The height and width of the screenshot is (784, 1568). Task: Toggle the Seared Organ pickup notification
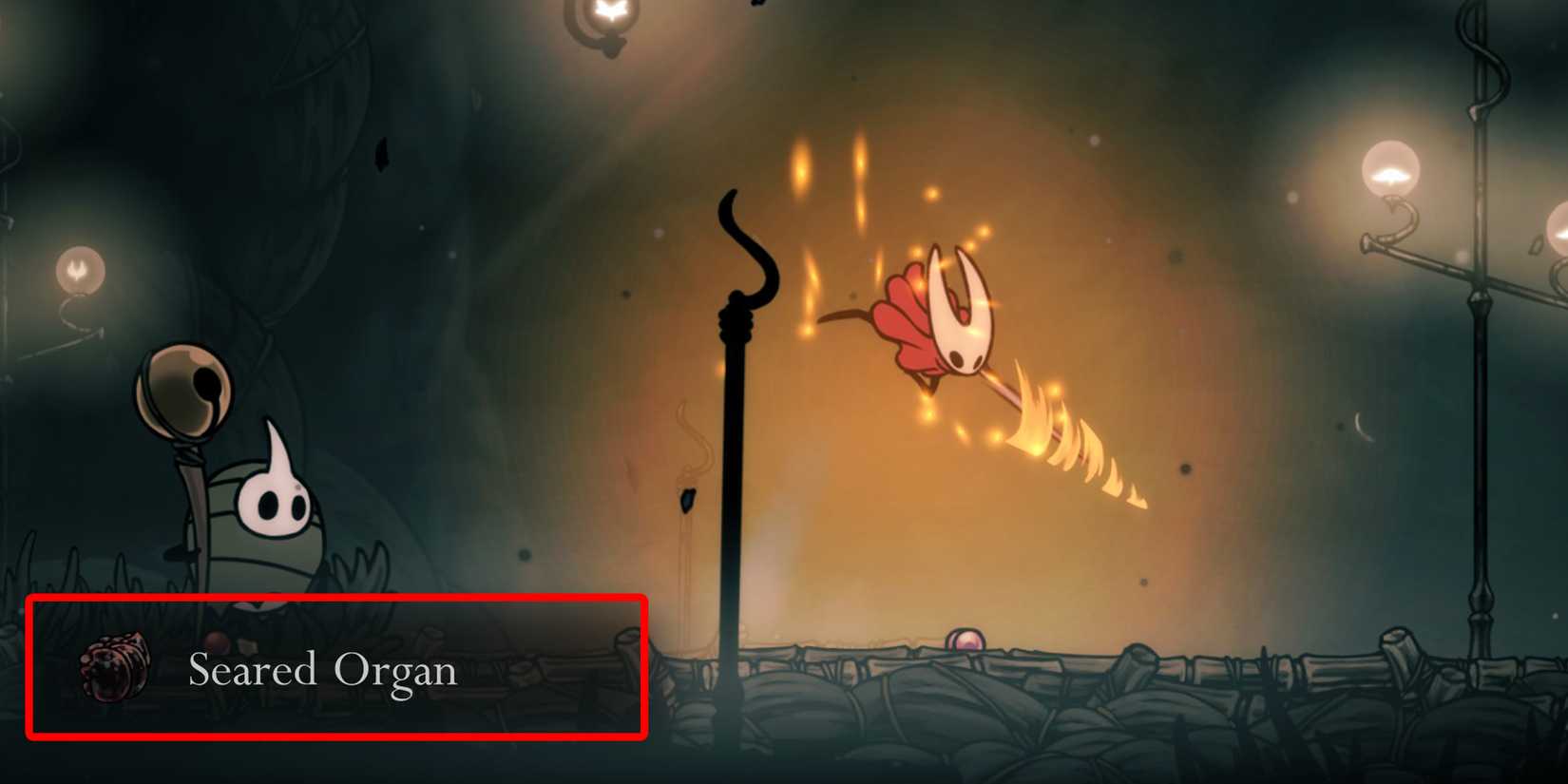337,665
